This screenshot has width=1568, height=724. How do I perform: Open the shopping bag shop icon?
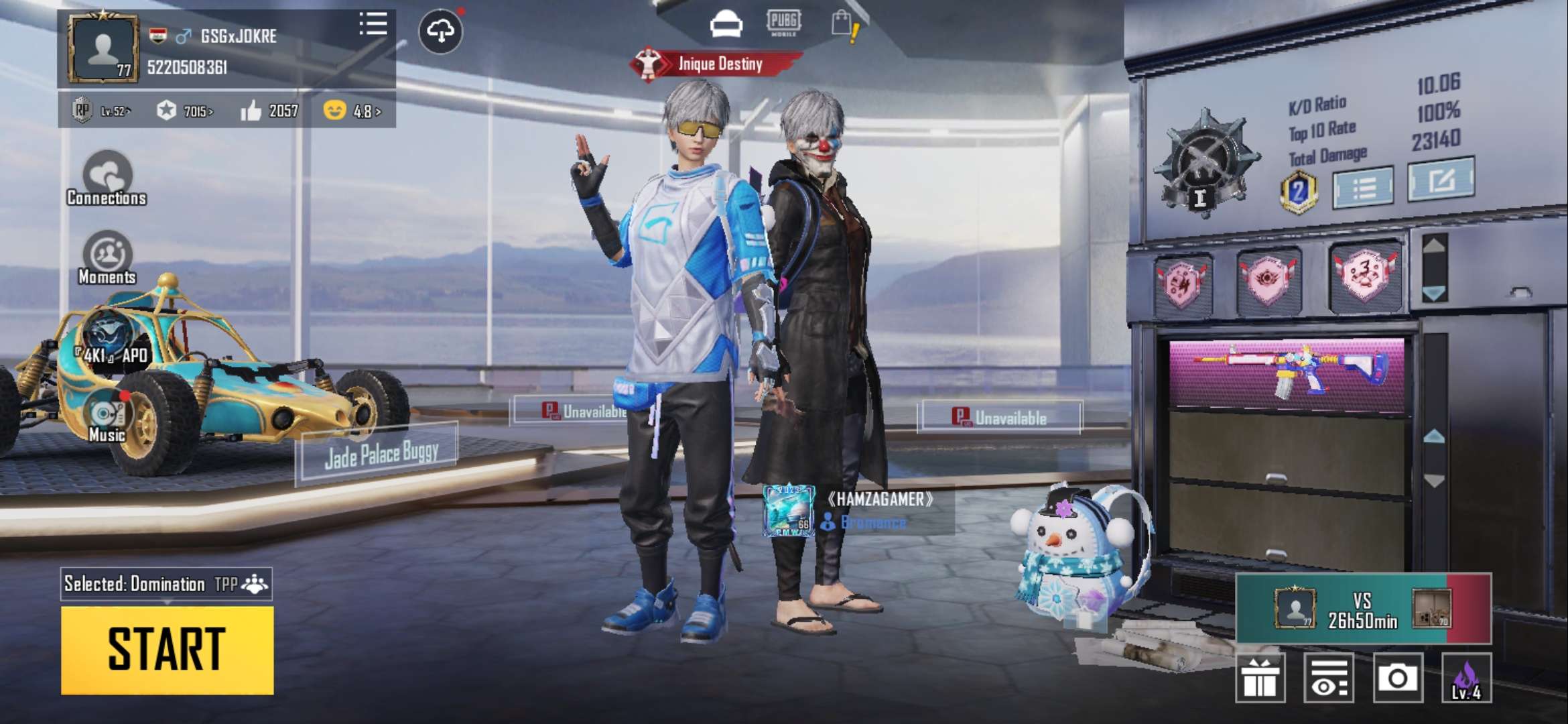click(x=844, y=25)
